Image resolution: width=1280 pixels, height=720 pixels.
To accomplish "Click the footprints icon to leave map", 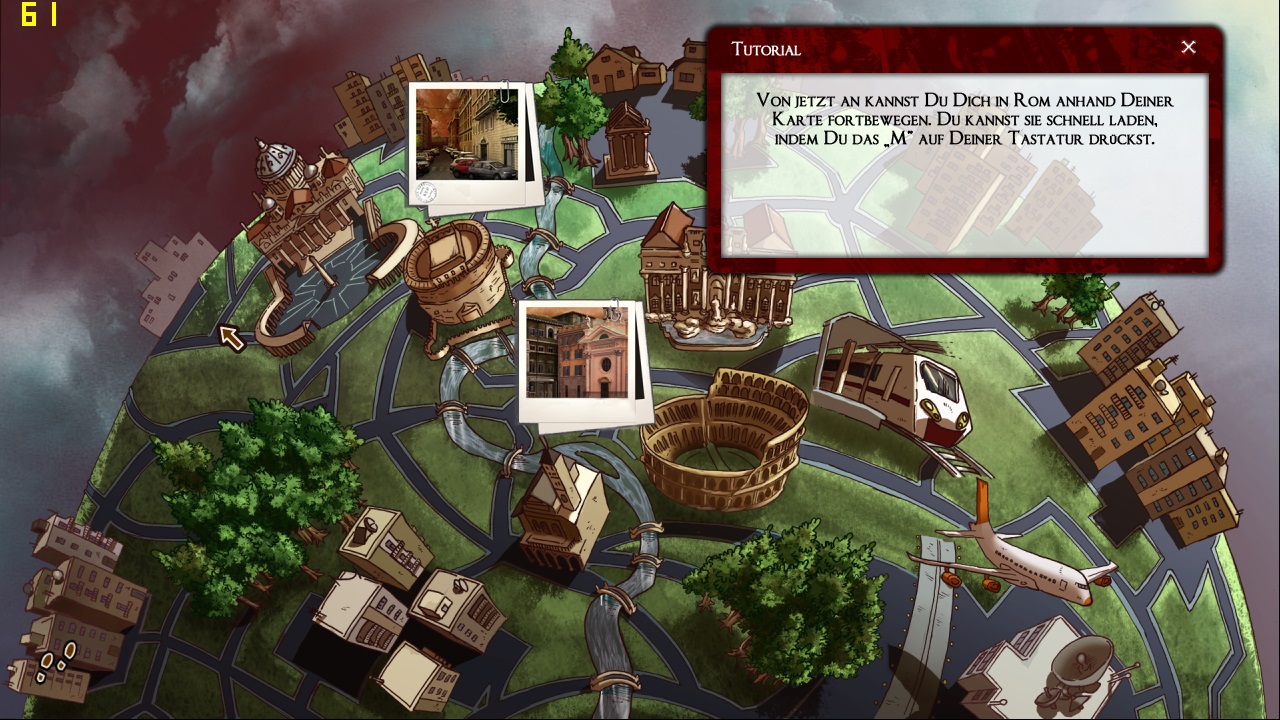I will tap(56, 659).
